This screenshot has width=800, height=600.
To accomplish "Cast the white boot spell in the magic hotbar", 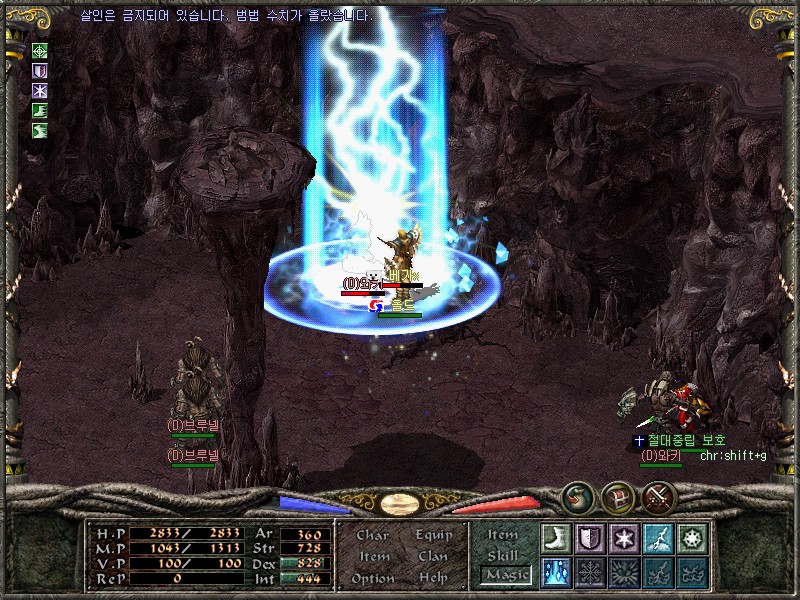I will [x=556, y=538].
